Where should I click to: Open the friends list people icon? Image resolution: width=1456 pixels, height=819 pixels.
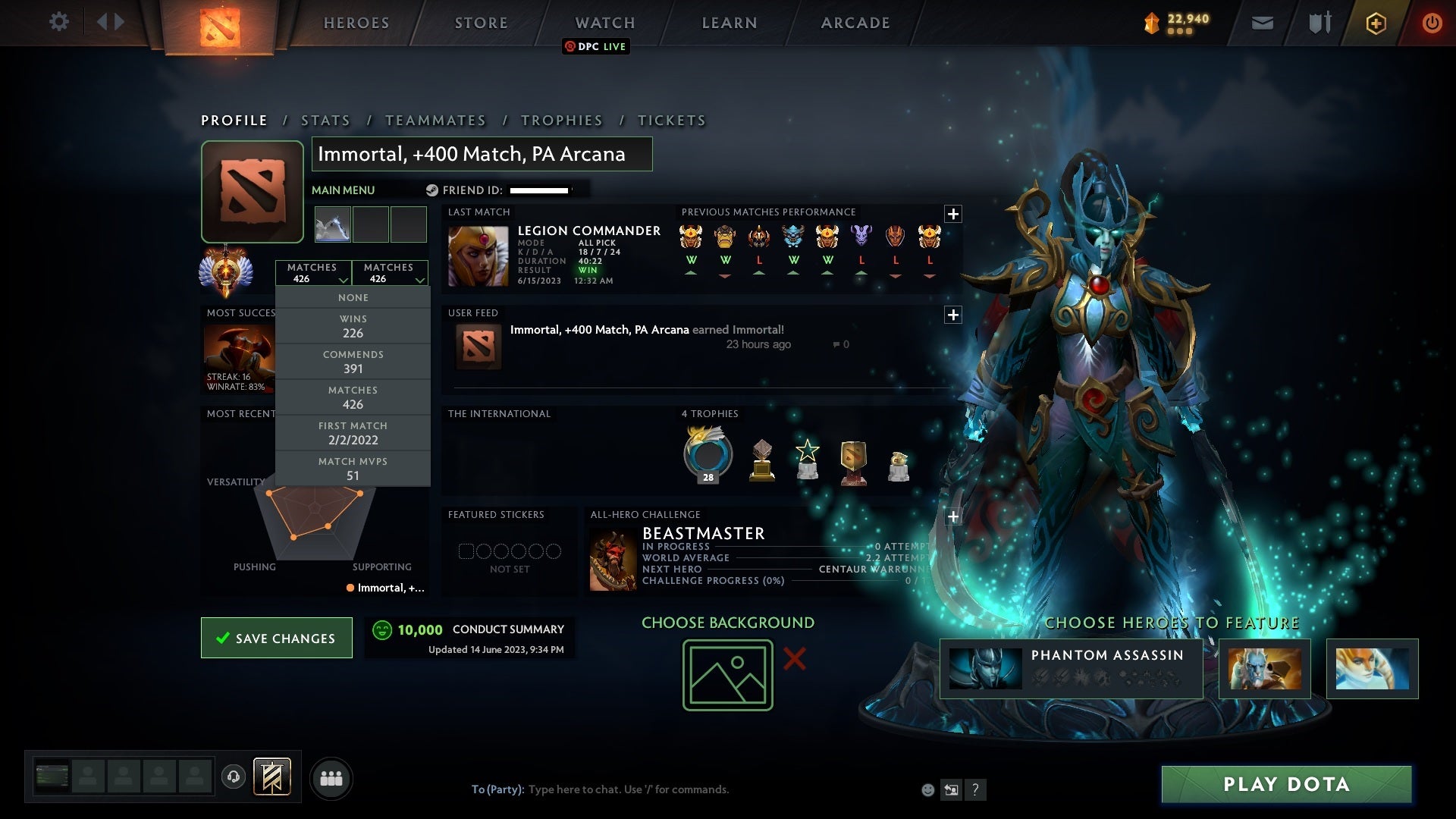click(x=331, y=778)
